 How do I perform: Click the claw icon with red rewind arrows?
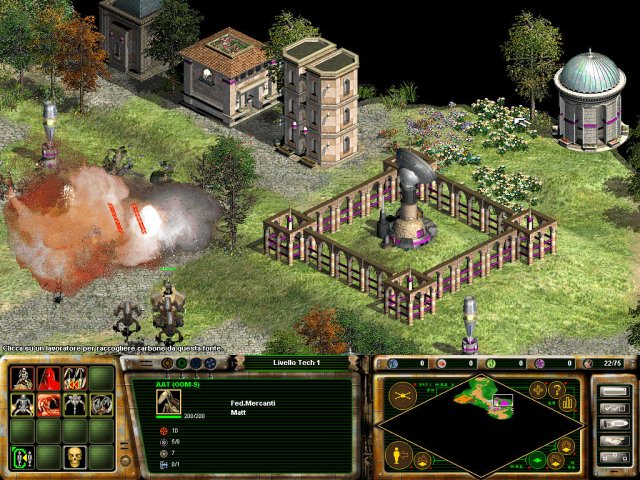[73, 379]
